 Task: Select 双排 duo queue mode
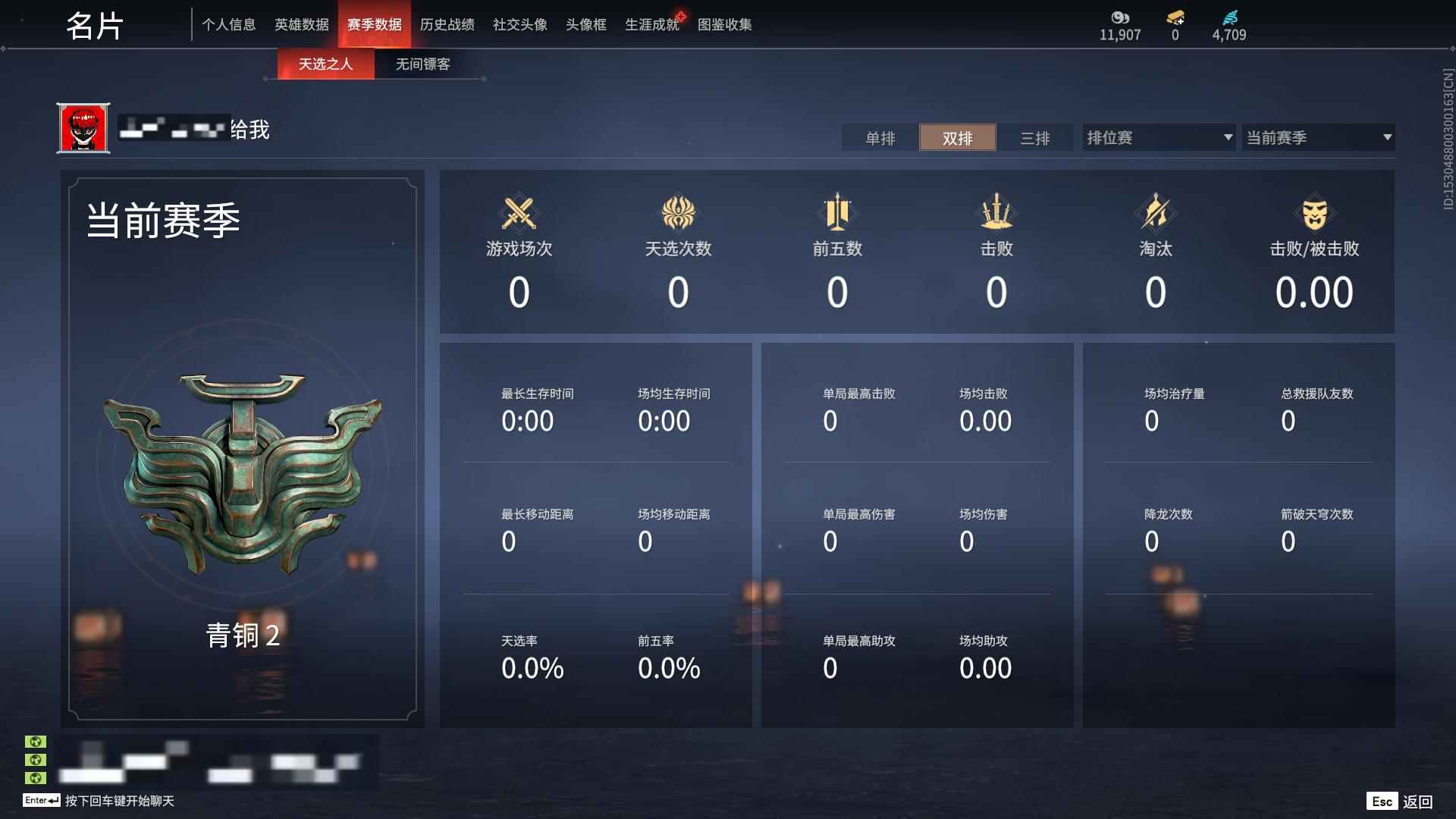pyautogui.click(x=958, y=138)
